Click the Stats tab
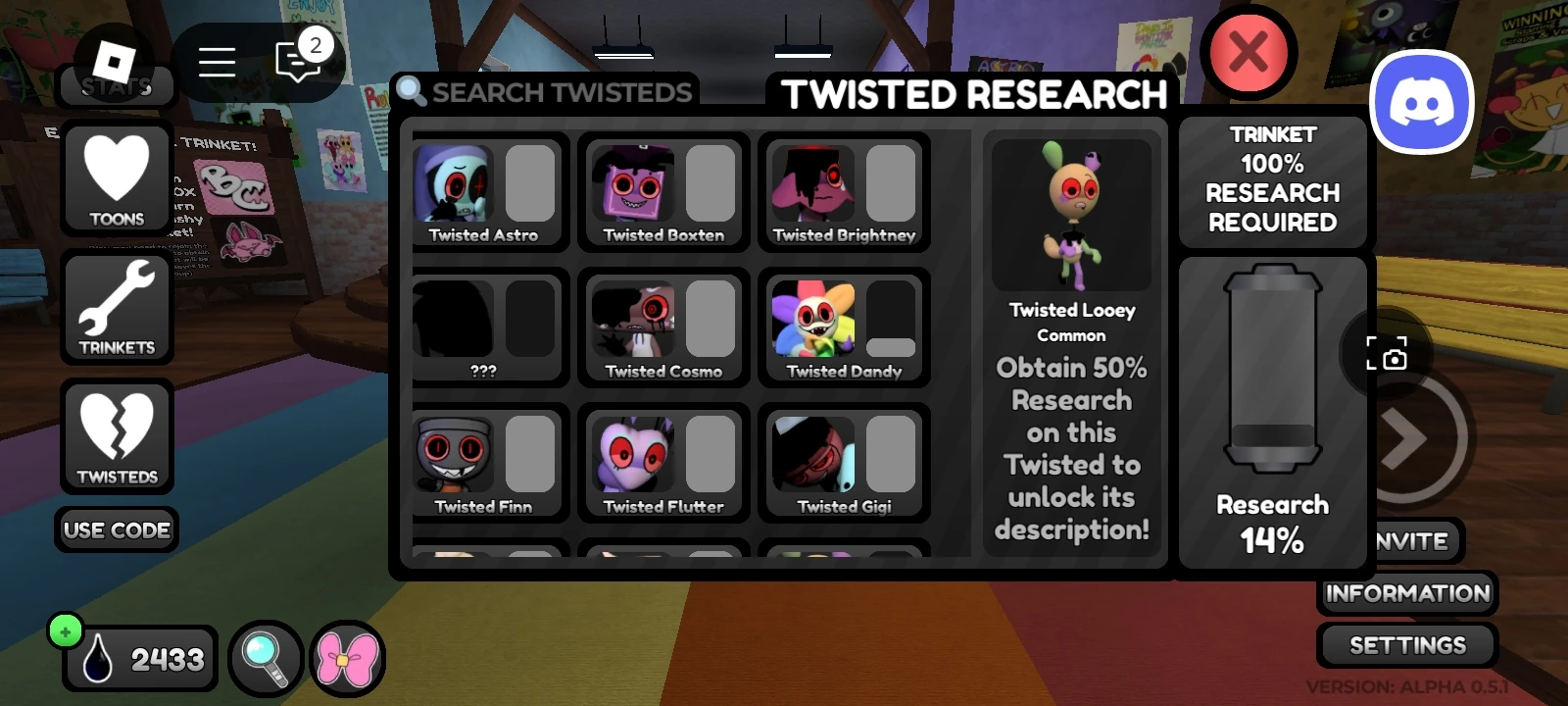The height and width of the screenshot is (706, 1568). click(116, 86)
